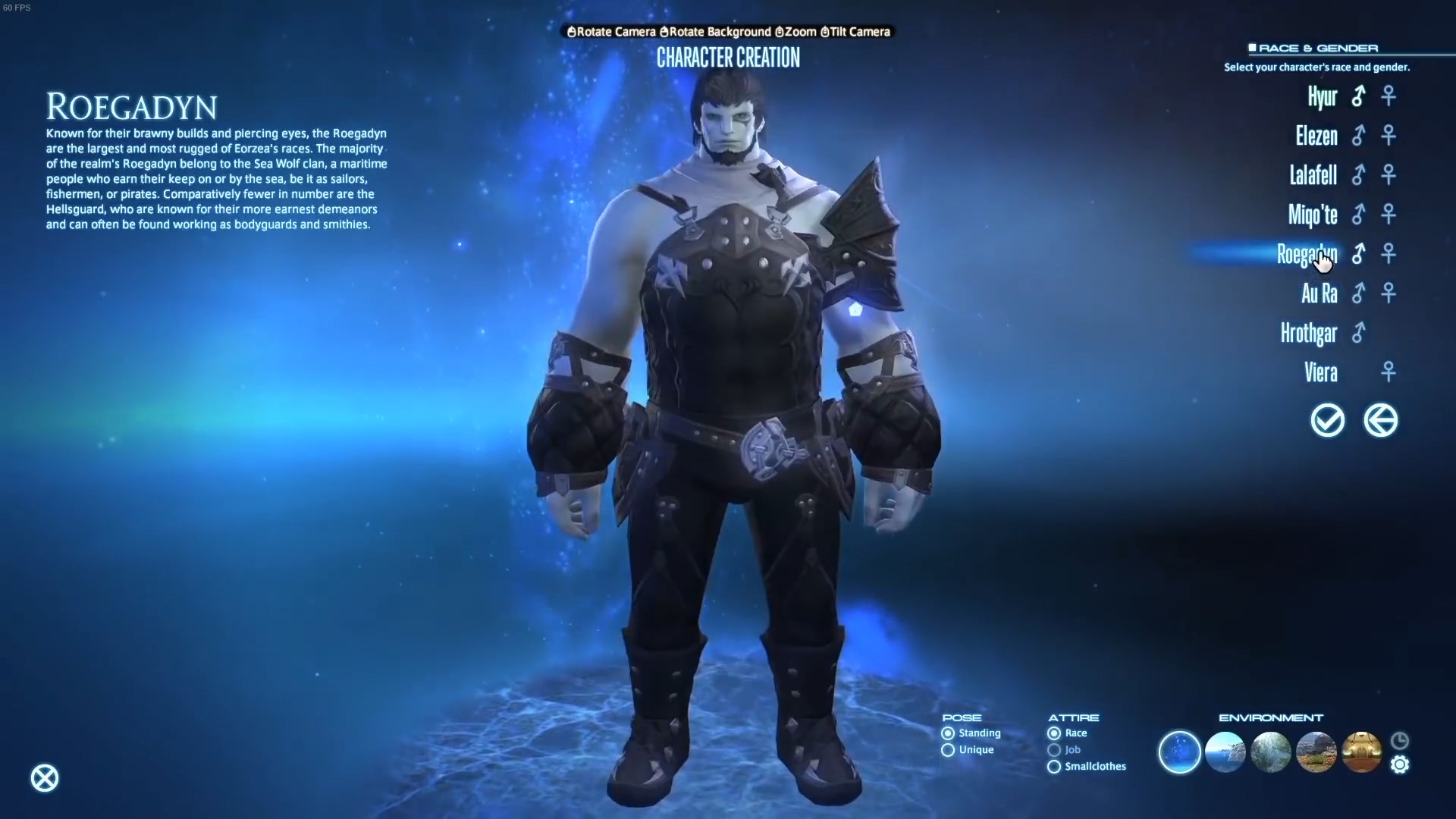Select the Unique pose option
This screenshot has height=819, width=1456.
[x=948, y=750]
